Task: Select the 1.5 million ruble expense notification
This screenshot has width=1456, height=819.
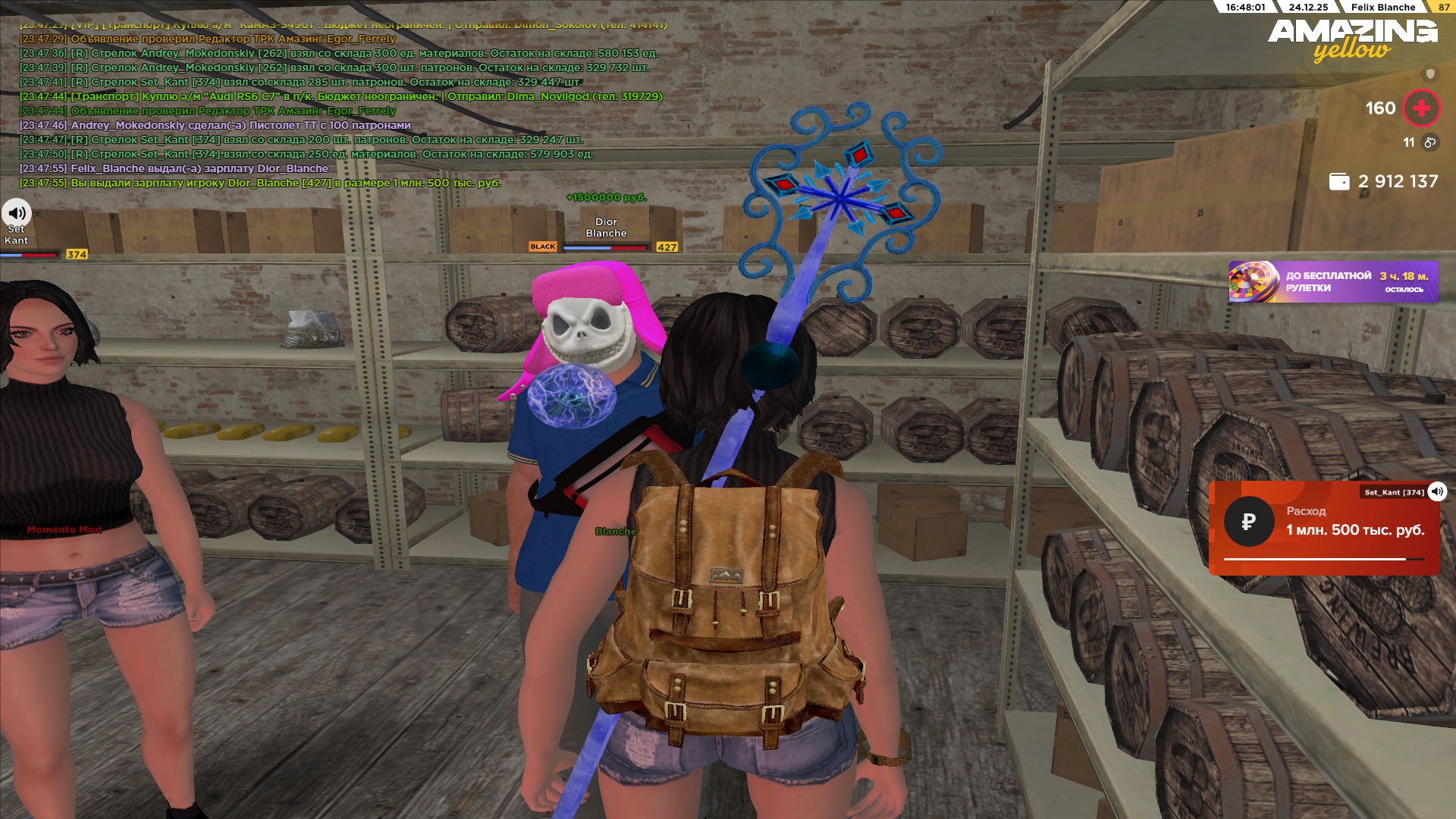Action: point(1323,529)
